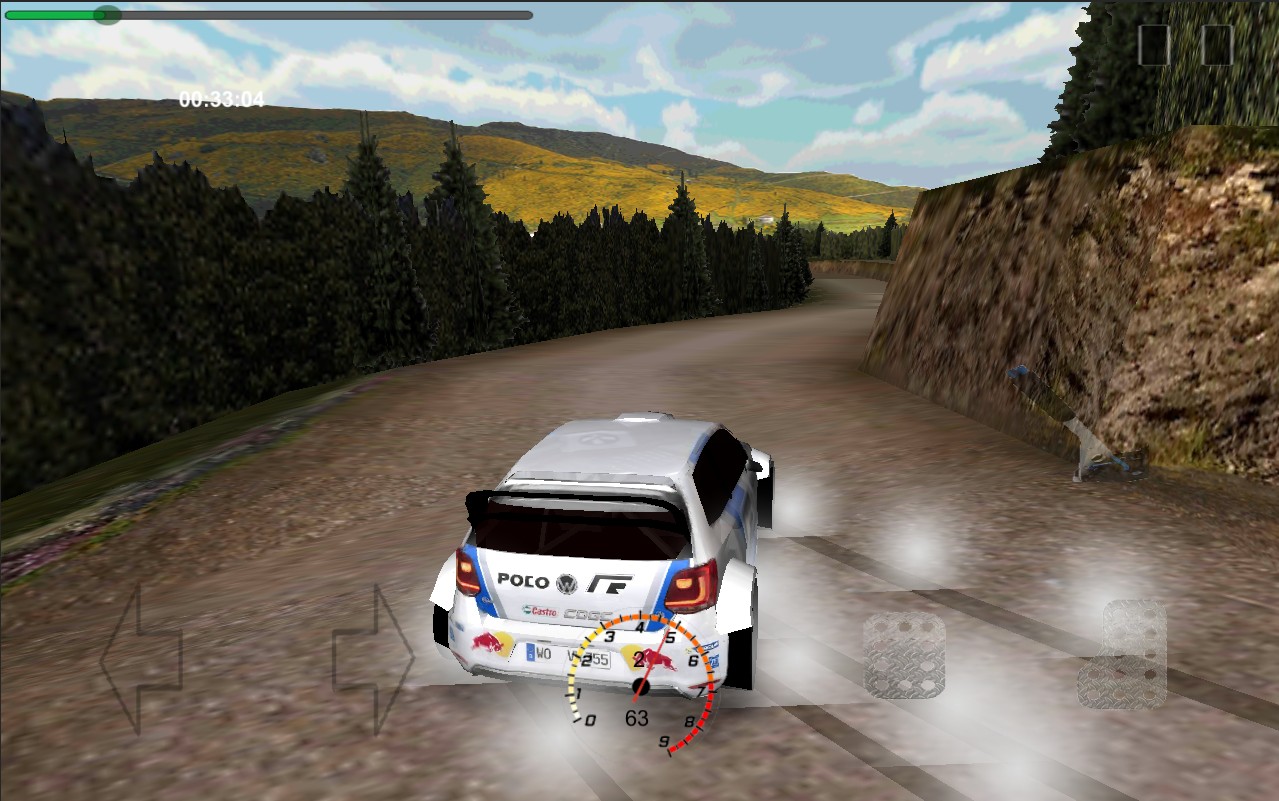Hit the brake pedal
Screen dimensions: 1279x801
(x=904, y=655)
